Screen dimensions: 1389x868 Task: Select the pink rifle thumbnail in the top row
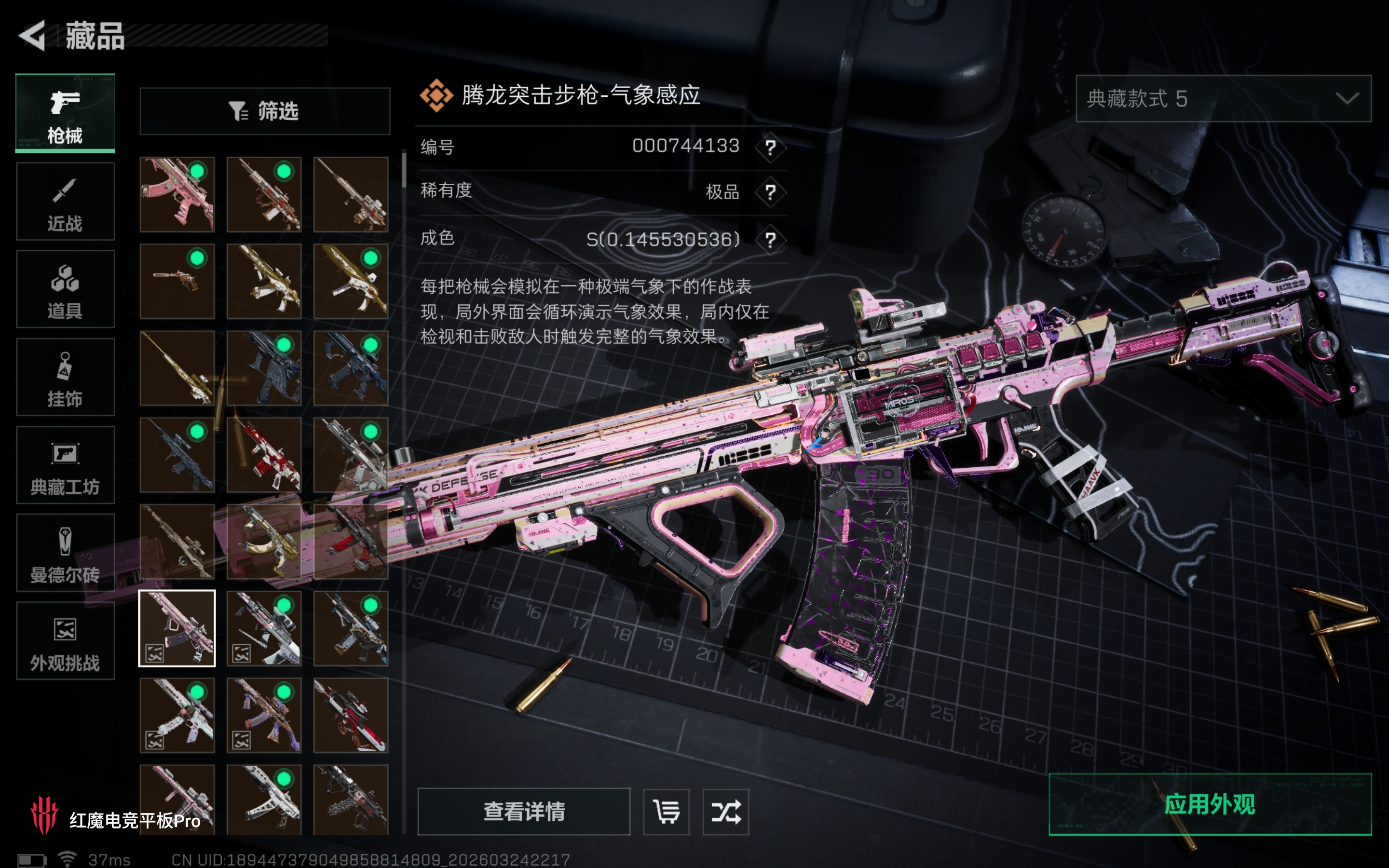tap(177, 195)
